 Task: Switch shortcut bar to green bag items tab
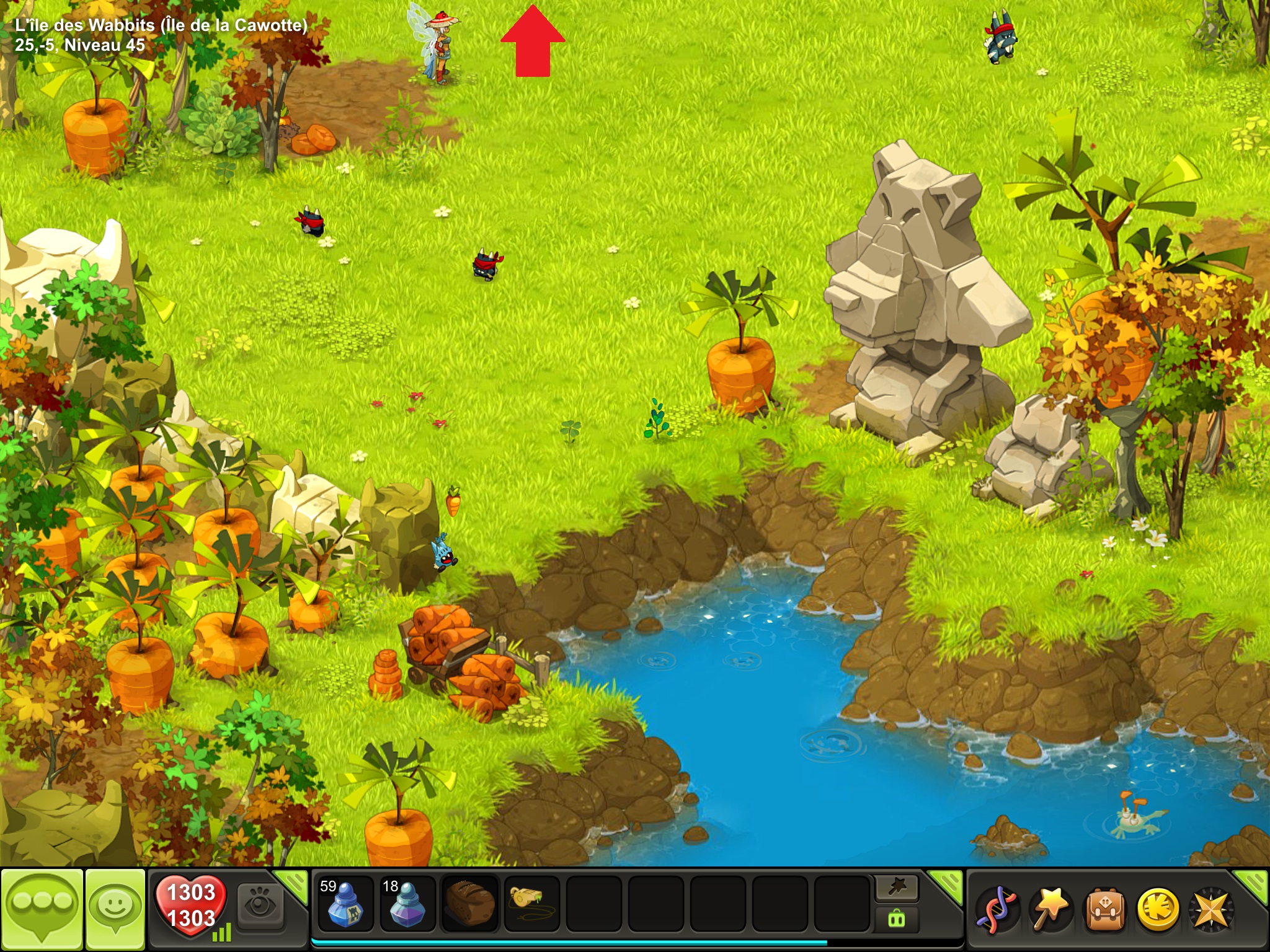897,919
